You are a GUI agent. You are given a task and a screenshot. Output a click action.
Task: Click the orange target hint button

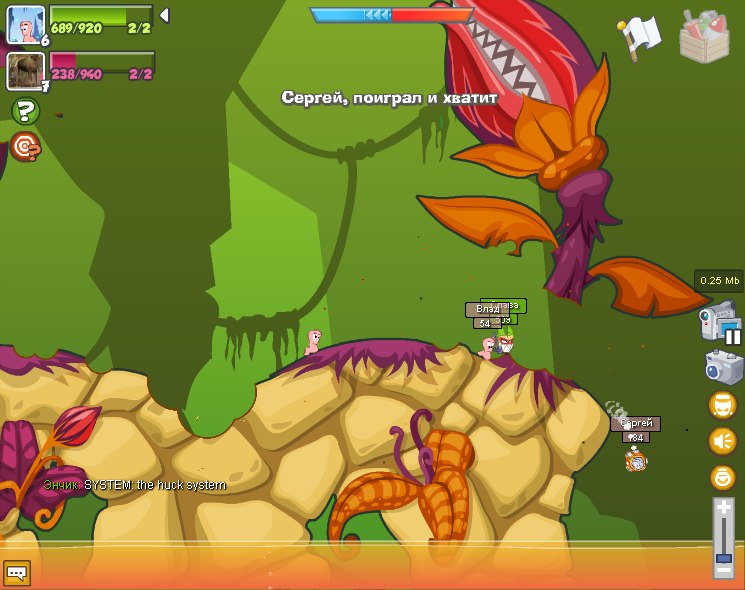[25, 147]
